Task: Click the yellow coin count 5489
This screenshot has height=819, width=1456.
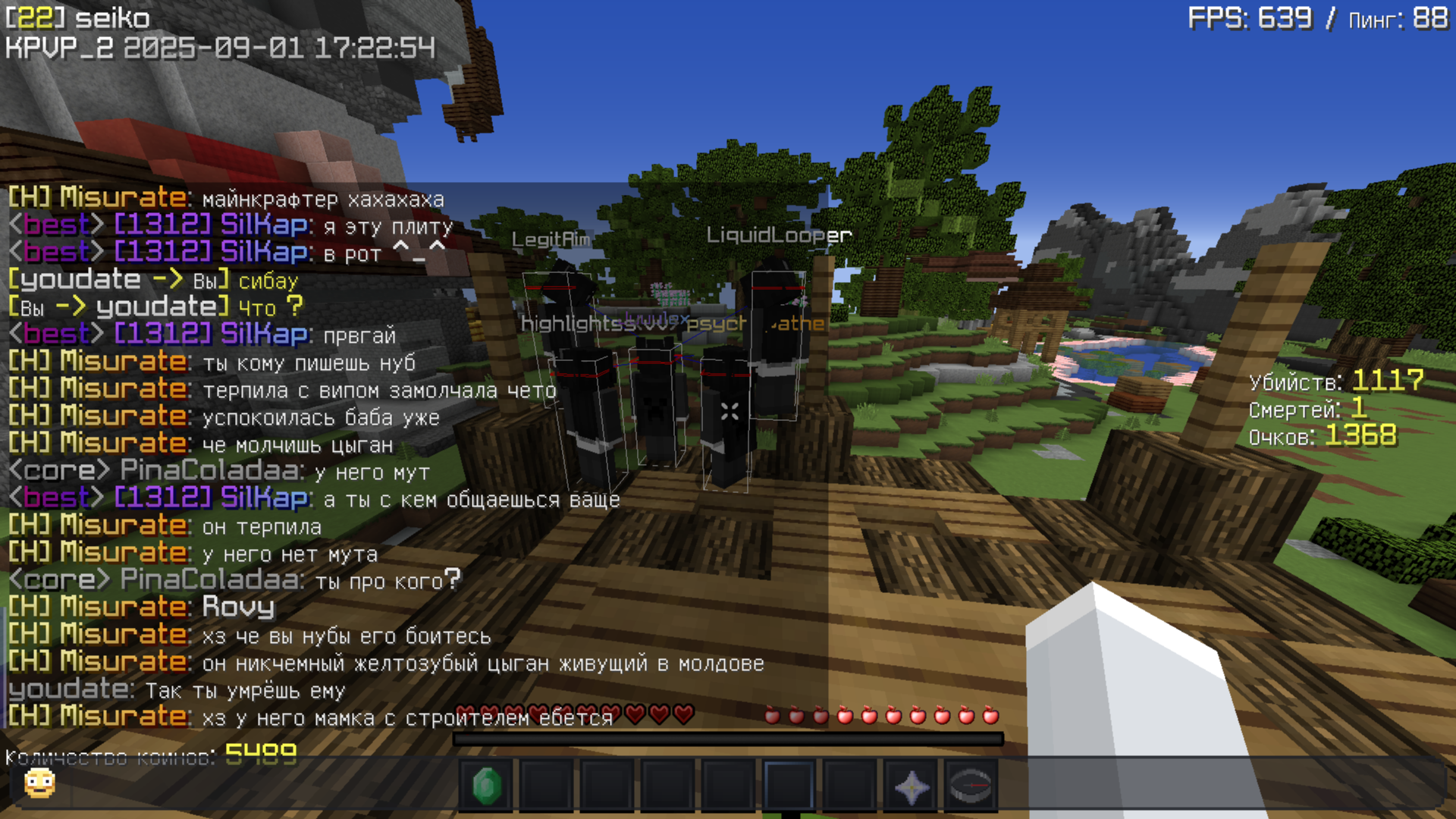Action: pyautogui.click(x=262, y=751)
